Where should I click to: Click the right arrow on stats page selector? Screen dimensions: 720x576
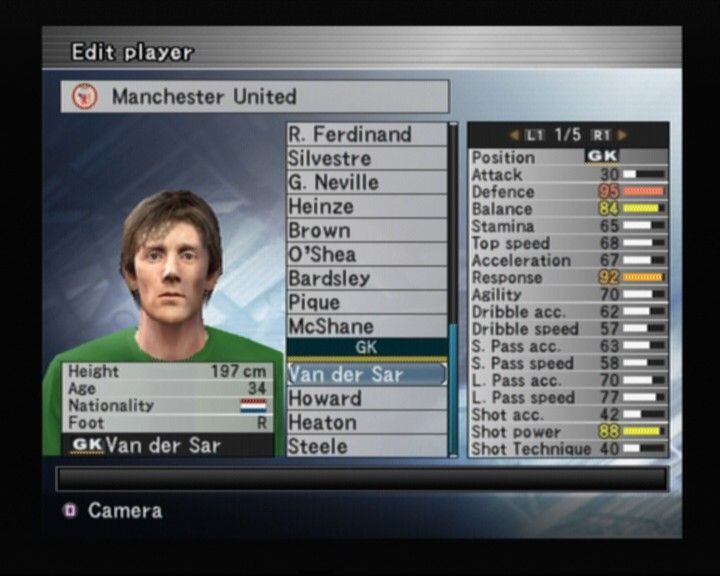click(623, 134)
